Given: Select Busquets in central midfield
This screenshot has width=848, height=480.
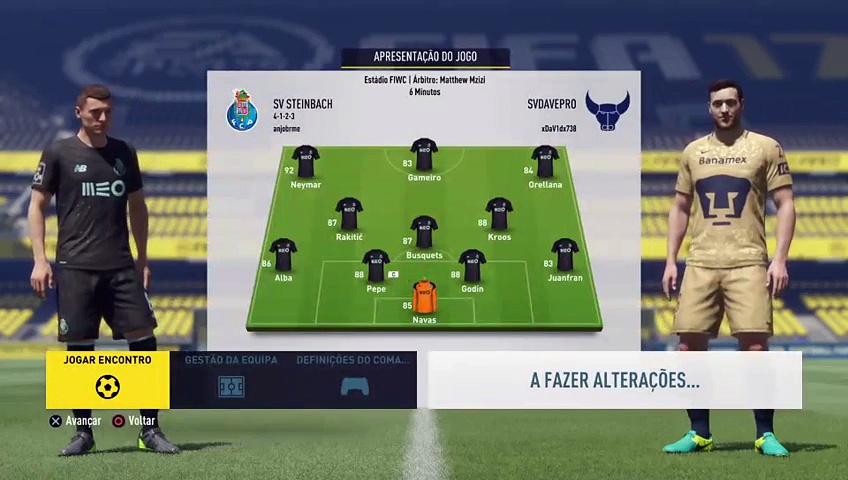Looking at the screenshot, I should (x=424, y=232).
